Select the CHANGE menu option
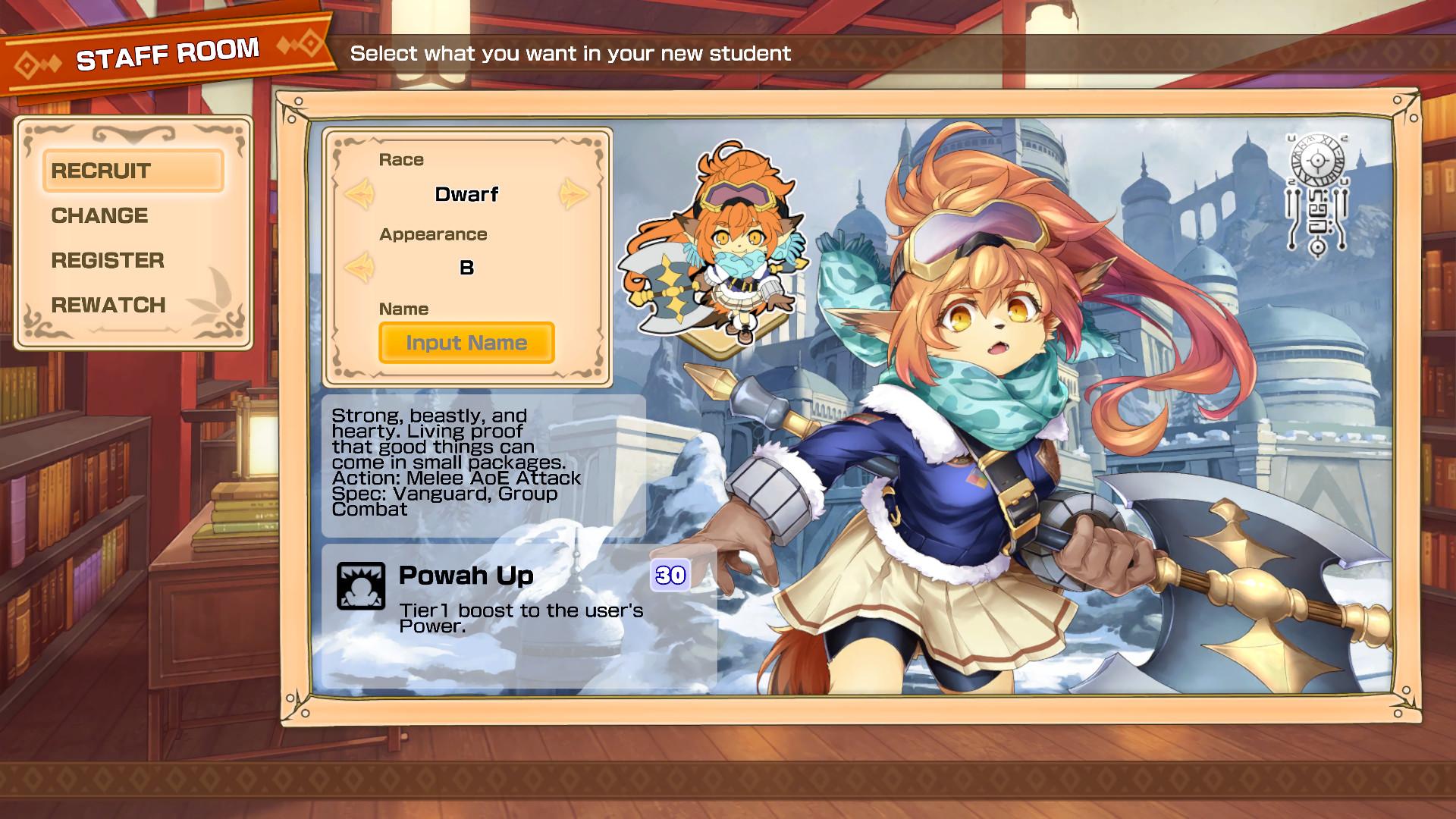 tap(99, 215)
